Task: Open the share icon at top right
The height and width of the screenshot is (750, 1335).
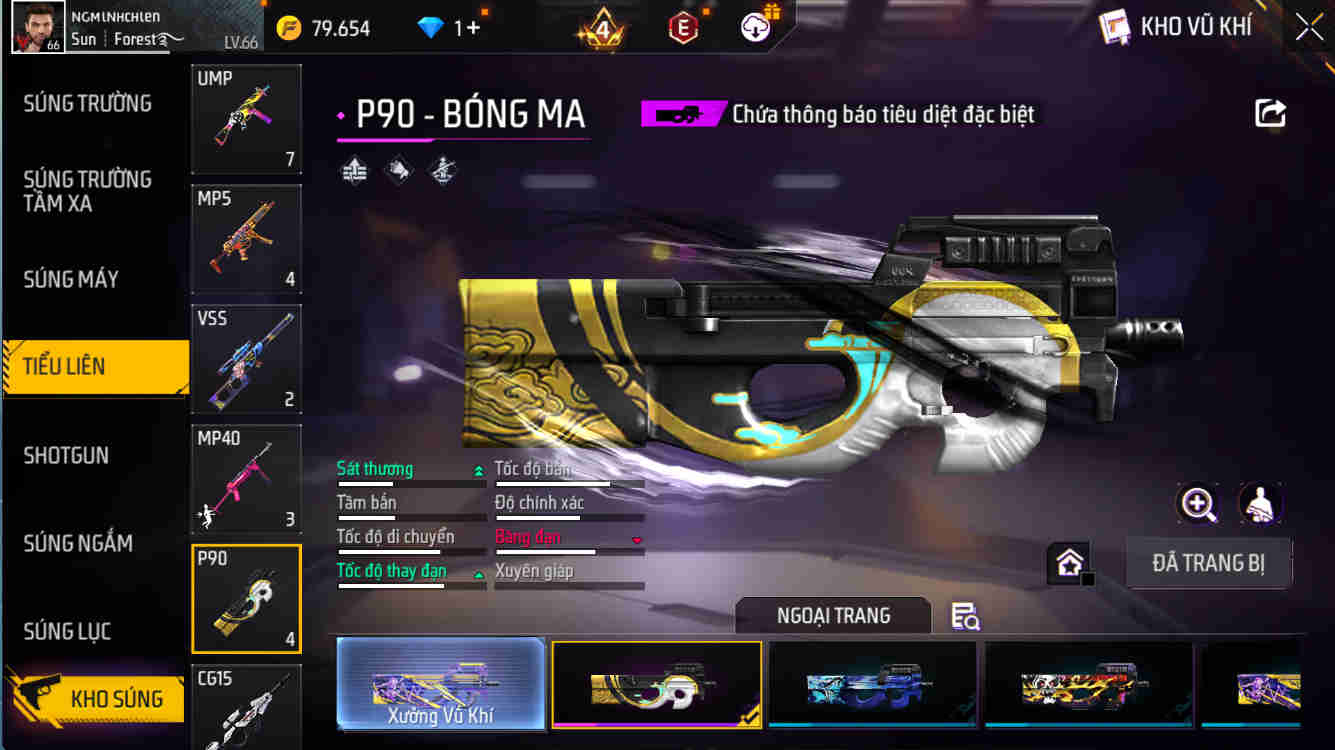Action: pyautogui.click(x=1270, y=113)
